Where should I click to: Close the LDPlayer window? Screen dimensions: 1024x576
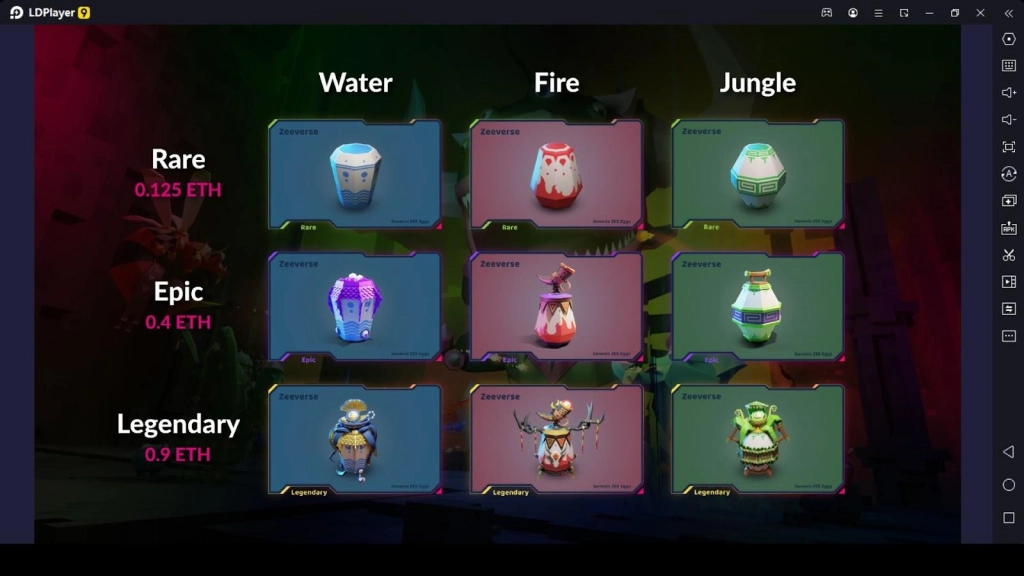980,13
